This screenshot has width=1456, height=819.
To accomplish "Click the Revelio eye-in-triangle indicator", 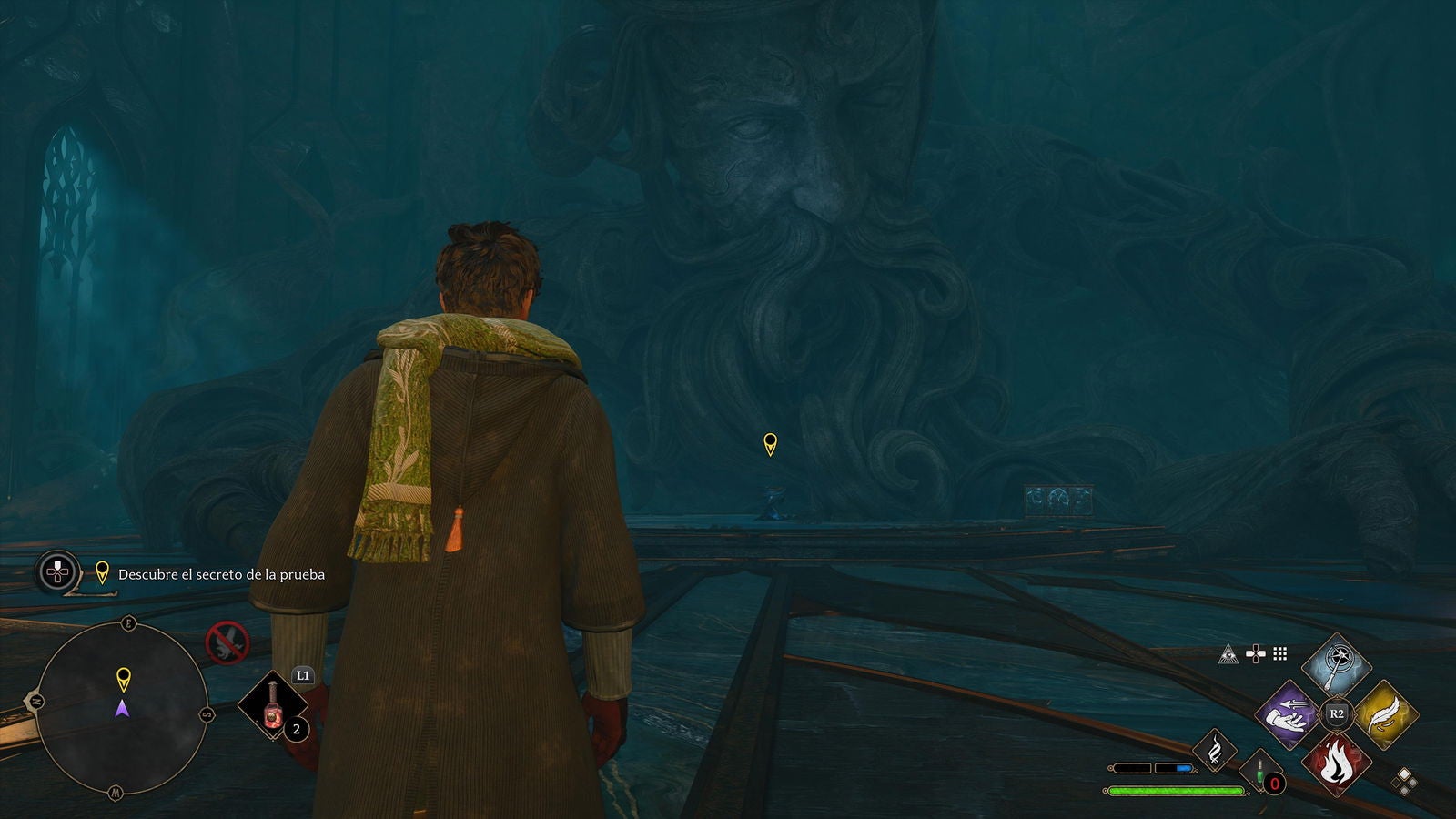I will point(1228,654).
